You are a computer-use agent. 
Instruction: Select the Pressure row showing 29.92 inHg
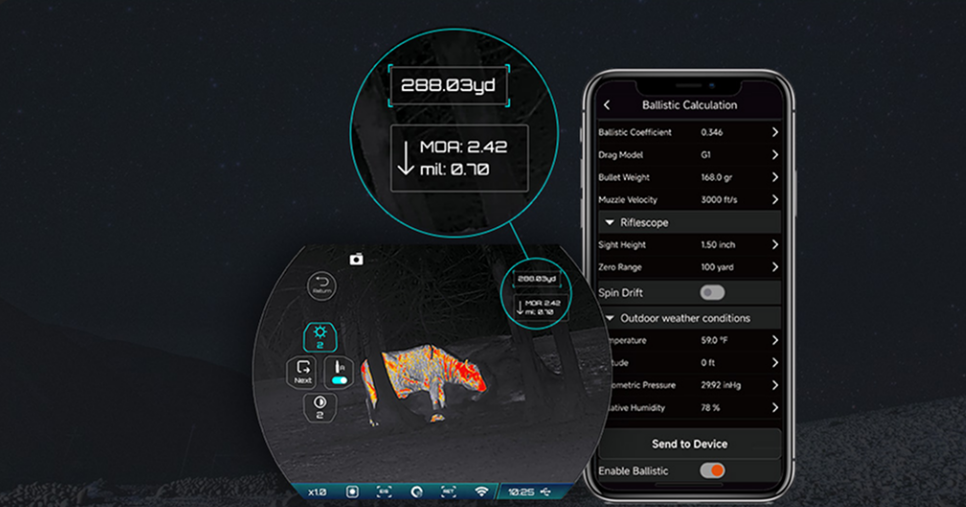coord(688,385)
